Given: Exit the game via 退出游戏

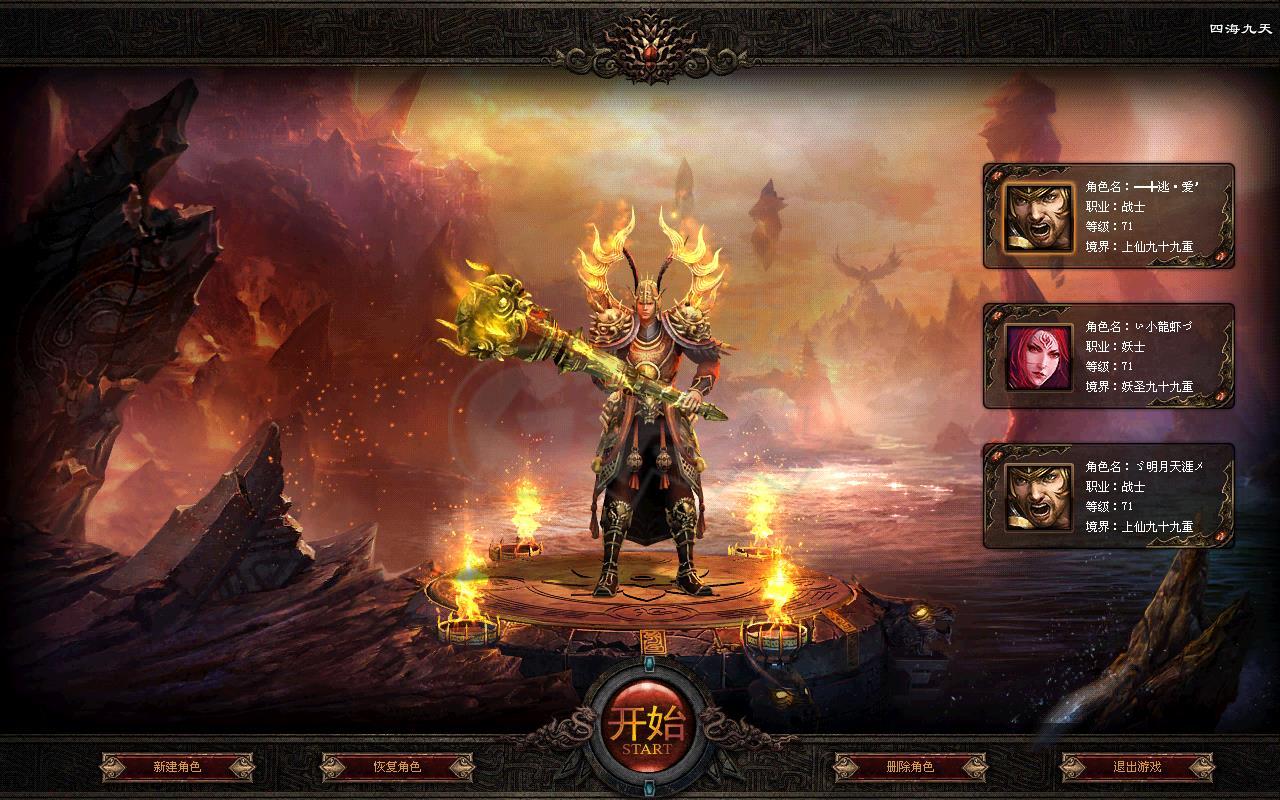Looking at the screenshot, I should [1137, 767].
